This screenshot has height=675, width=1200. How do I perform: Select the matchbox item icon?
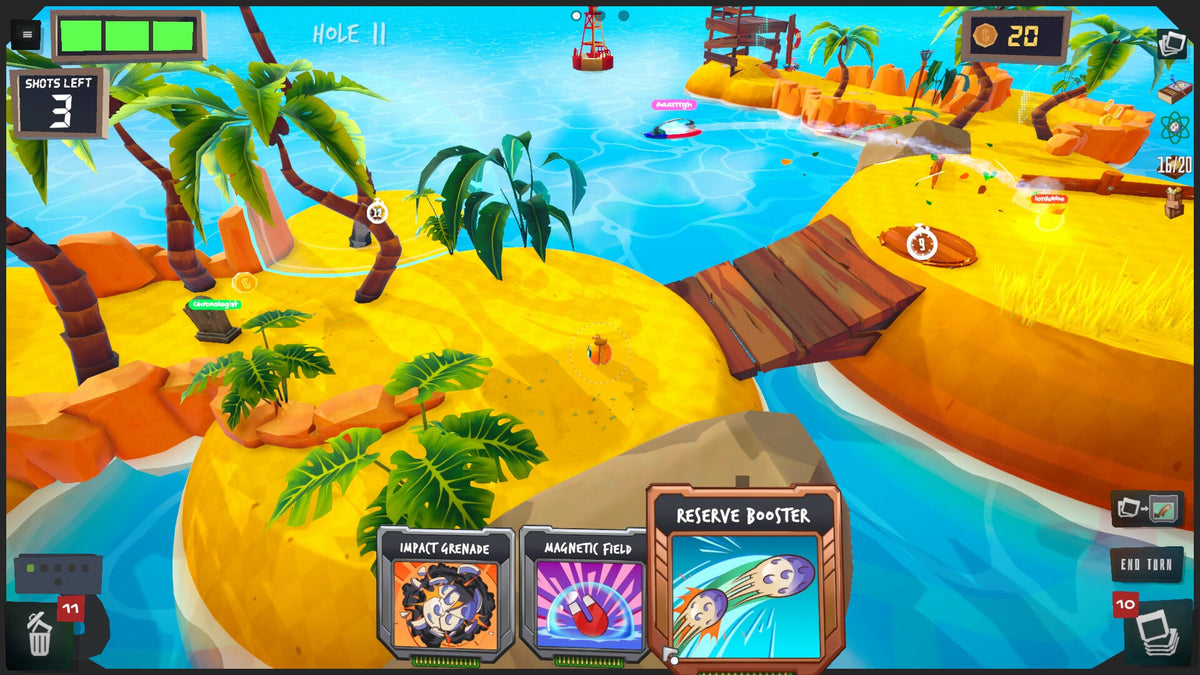click(1175, 89)
